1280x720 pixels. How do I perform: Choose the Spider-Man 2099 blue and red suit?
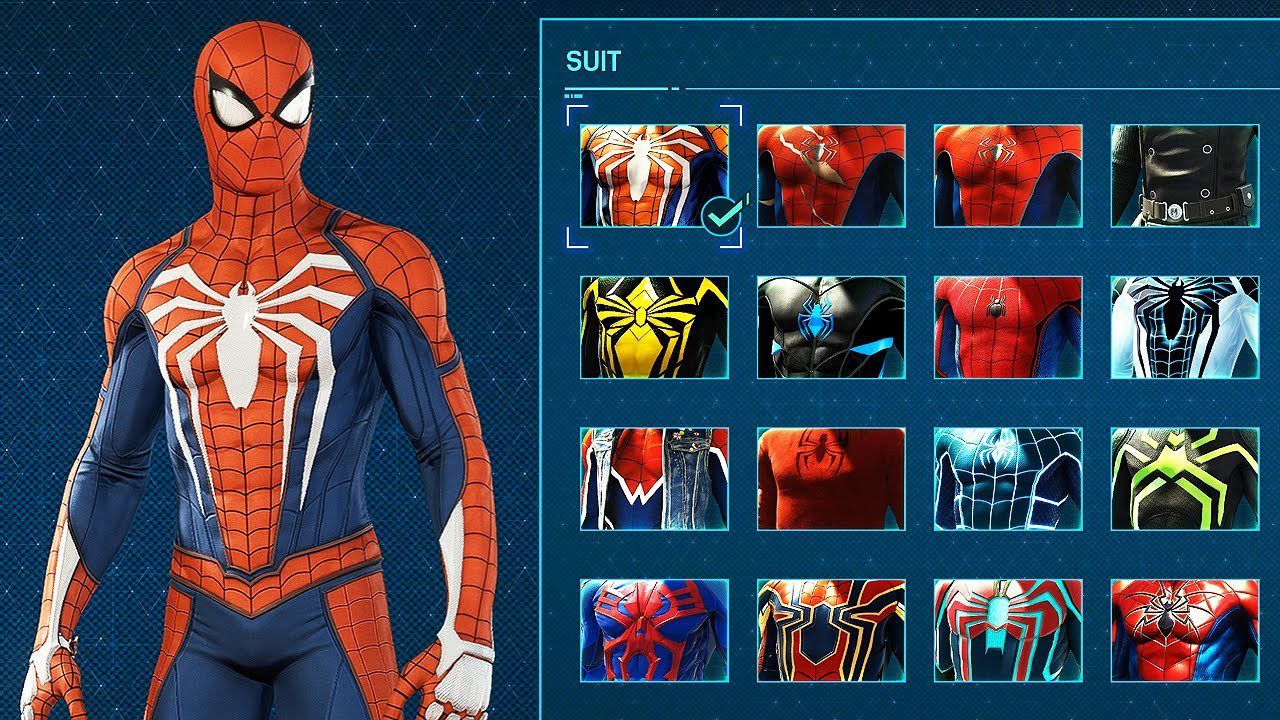pyautogui.click(x=654, y=631)
